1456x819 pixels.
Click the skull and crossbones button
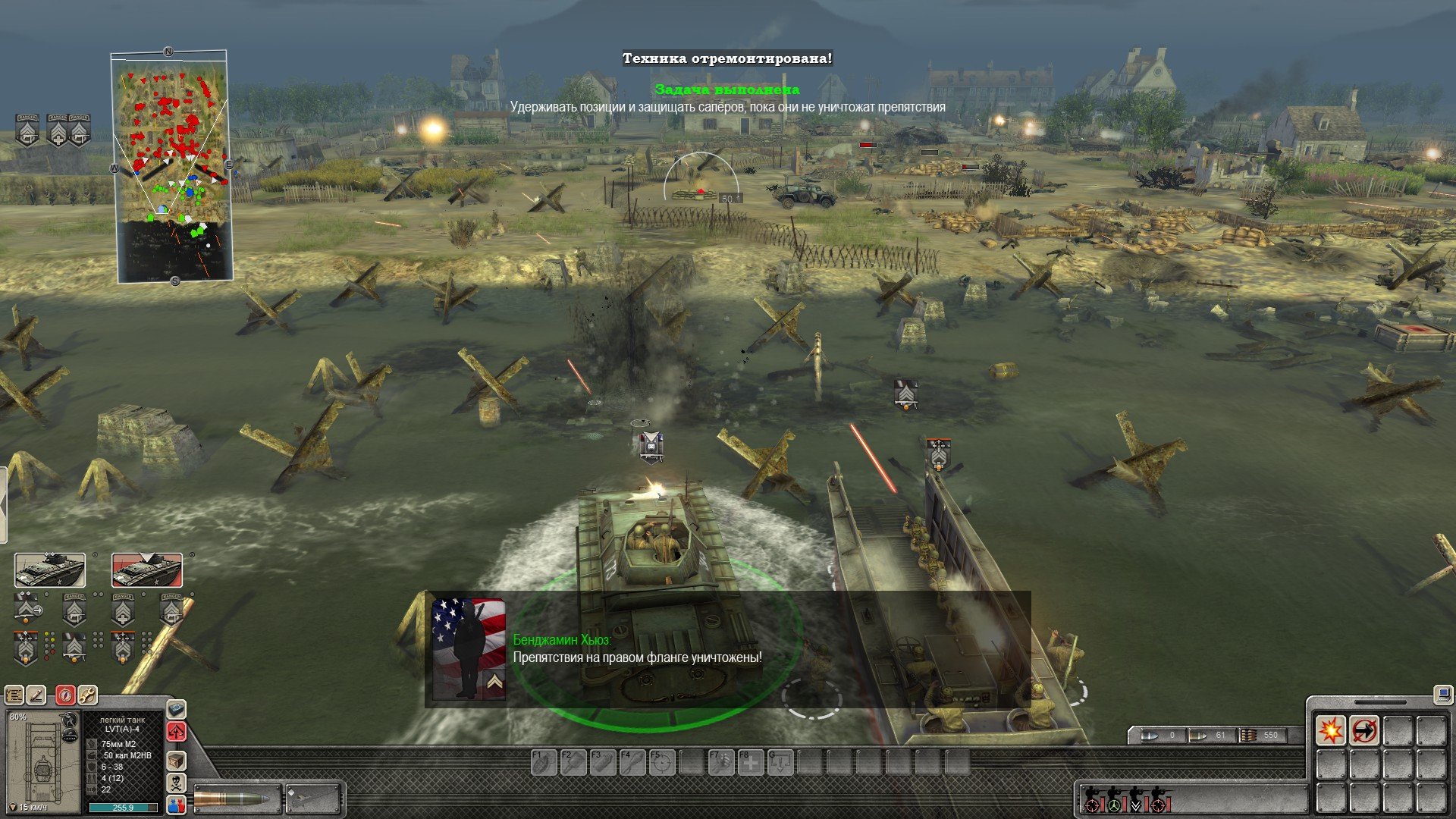176,783
